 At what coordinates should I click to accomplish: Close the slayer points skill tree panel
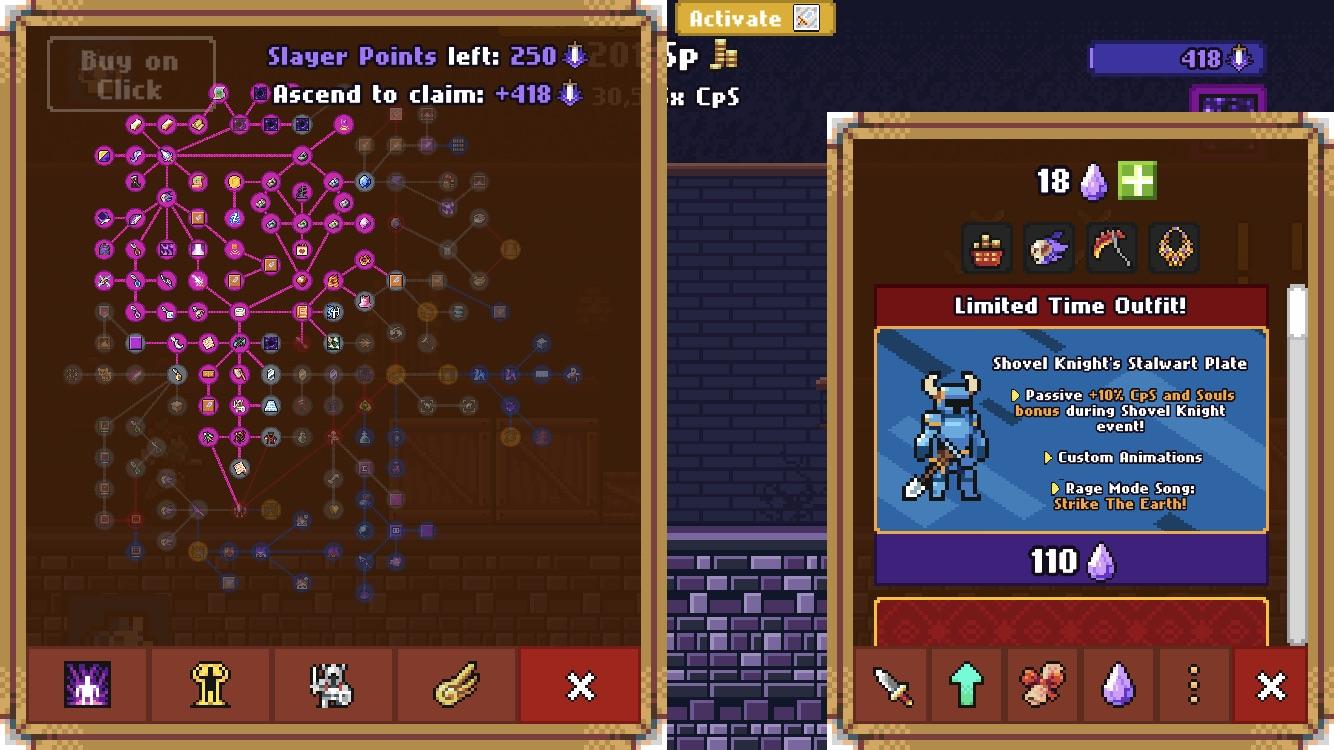580,686
